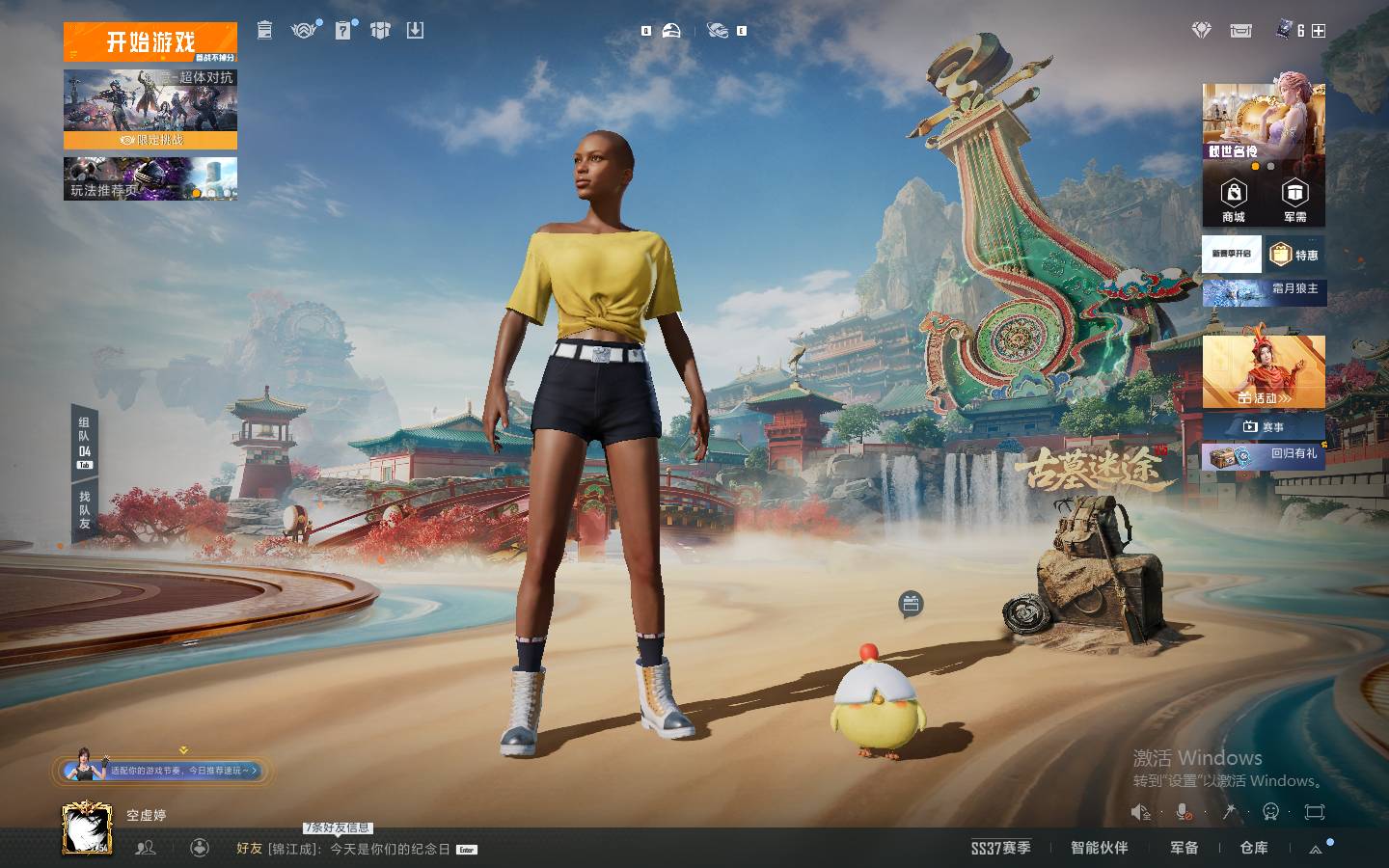
Task: Open the 智能伙伴 smart companion tab
Action: [1099, 848]
